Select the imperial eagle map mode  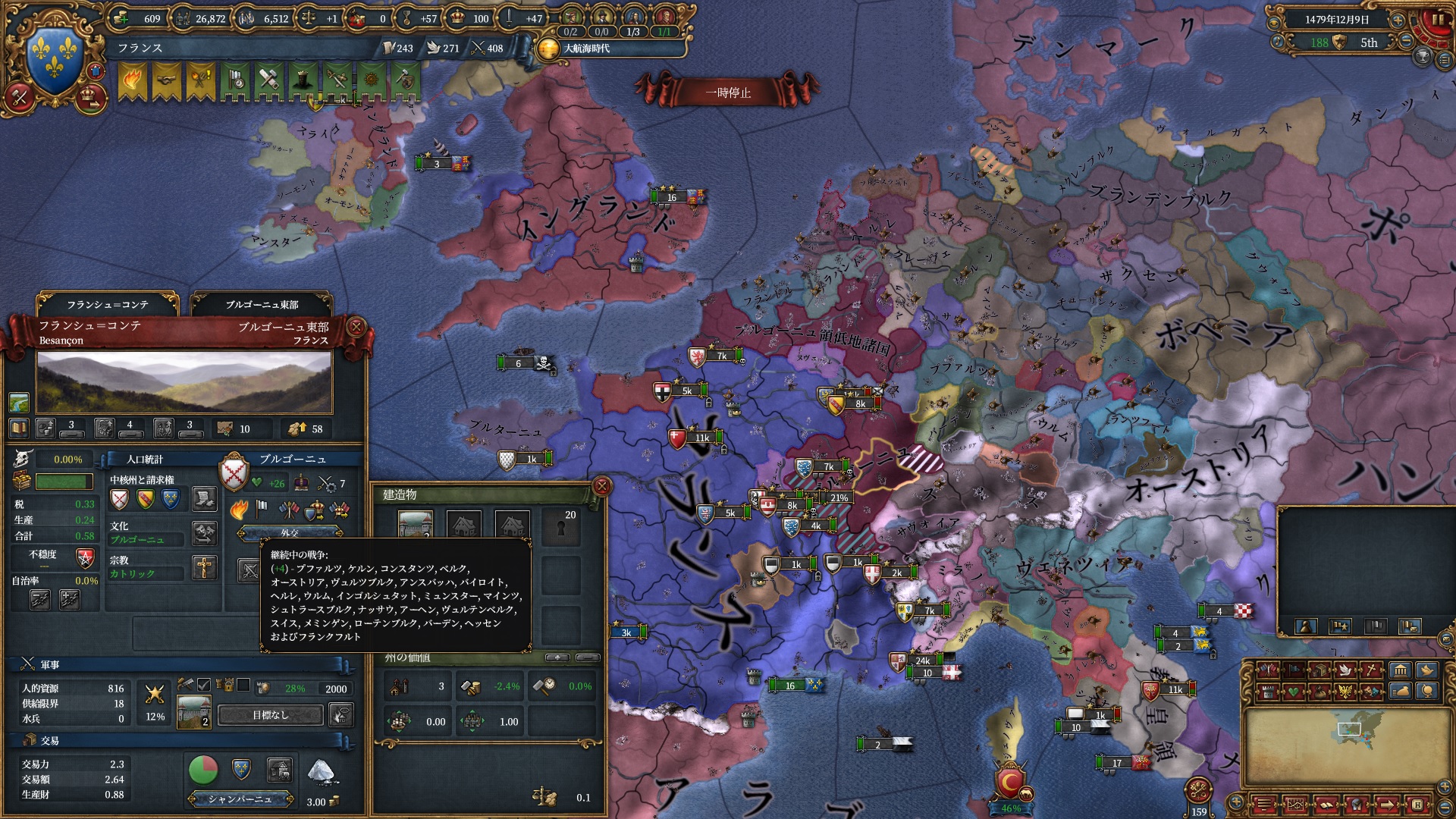(1345, 691)
